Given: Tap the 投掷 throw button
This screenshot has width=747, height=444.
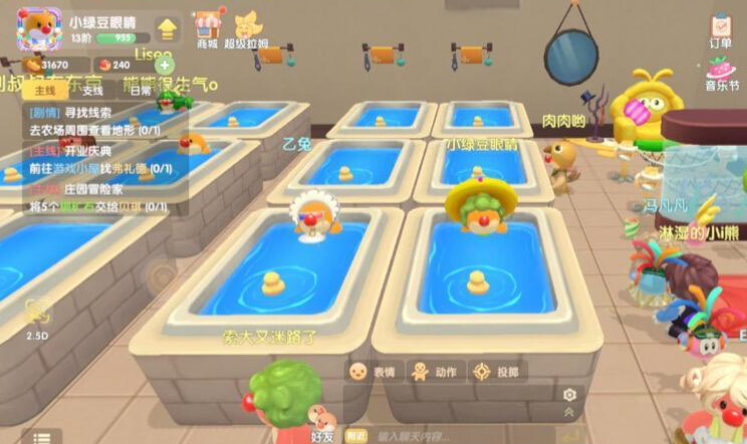Looking at the screenshot, I should pos(497,371).
